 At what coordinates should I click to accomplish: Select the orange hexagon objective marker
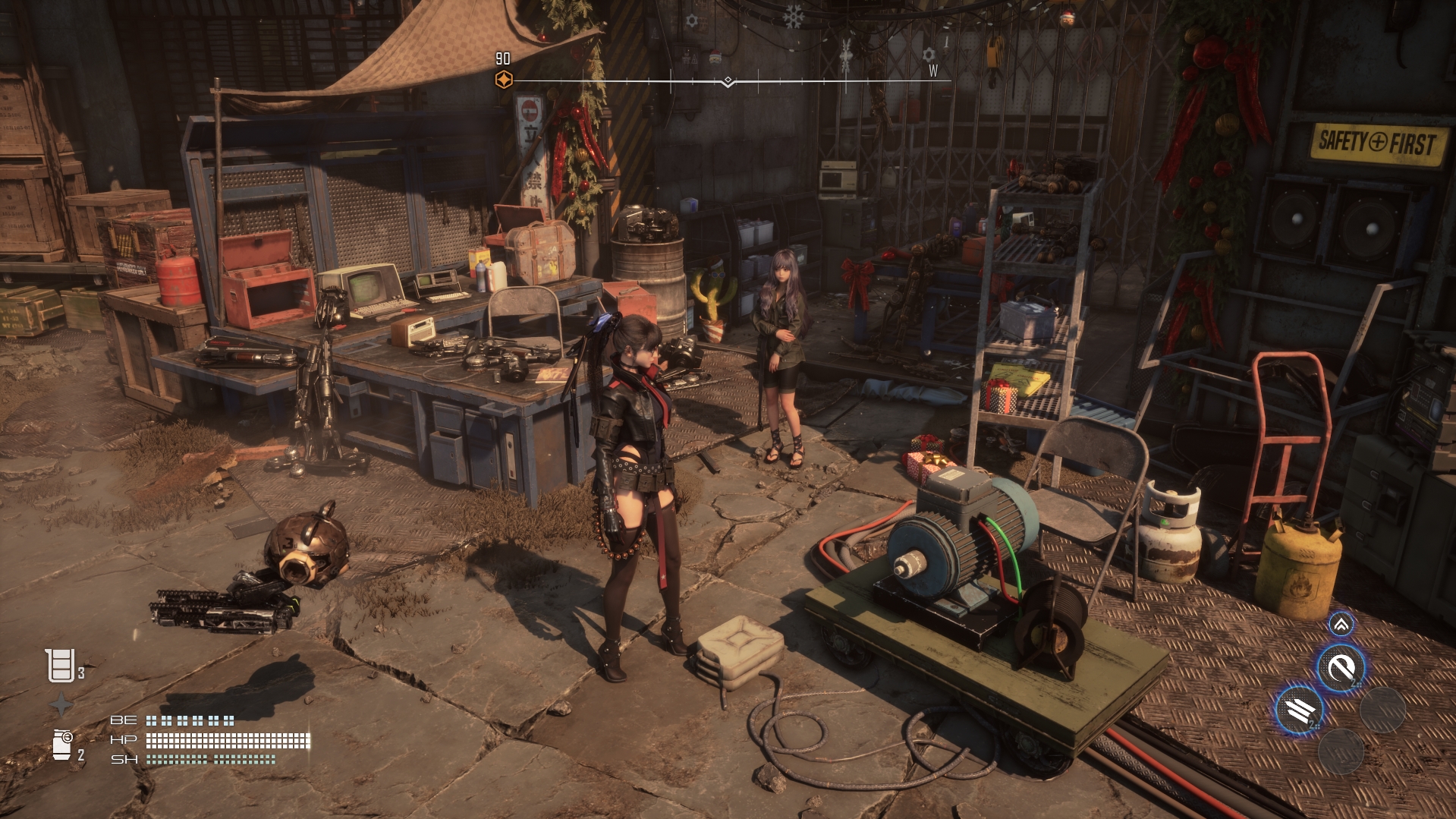coord(503,80)
